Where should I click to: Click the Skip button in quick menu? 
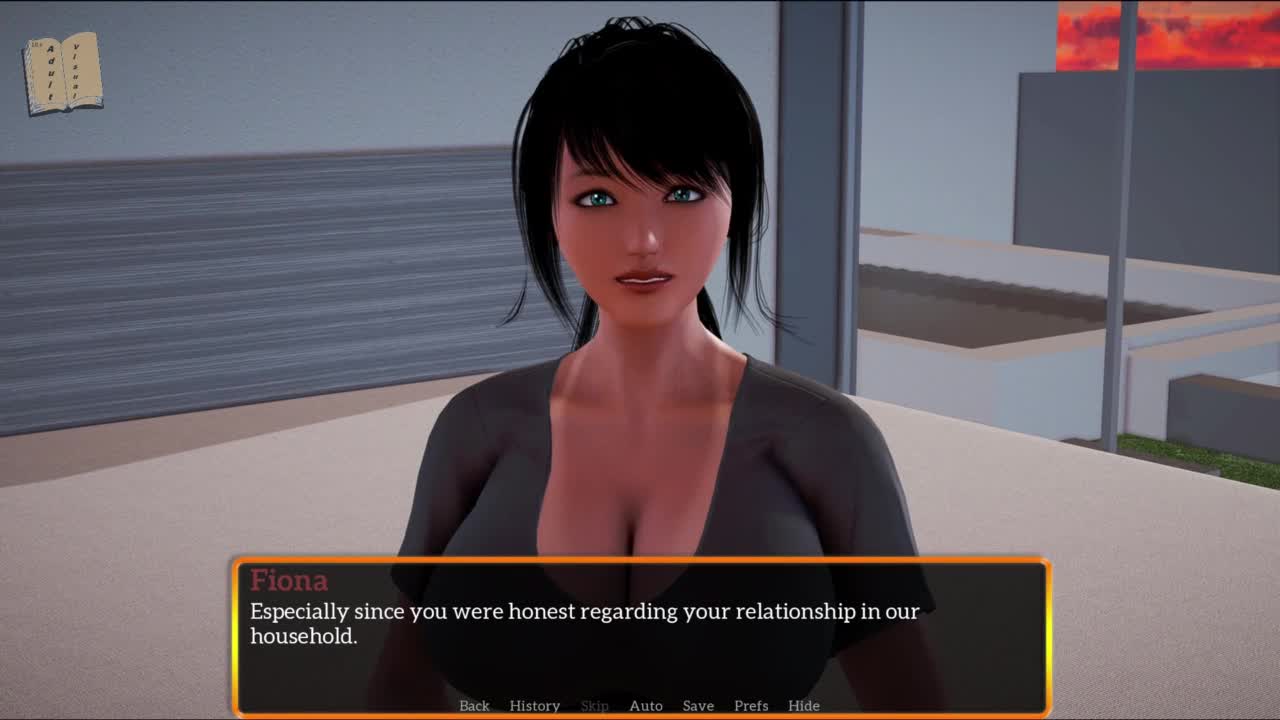pyautogui.click(x=594, y=705)
